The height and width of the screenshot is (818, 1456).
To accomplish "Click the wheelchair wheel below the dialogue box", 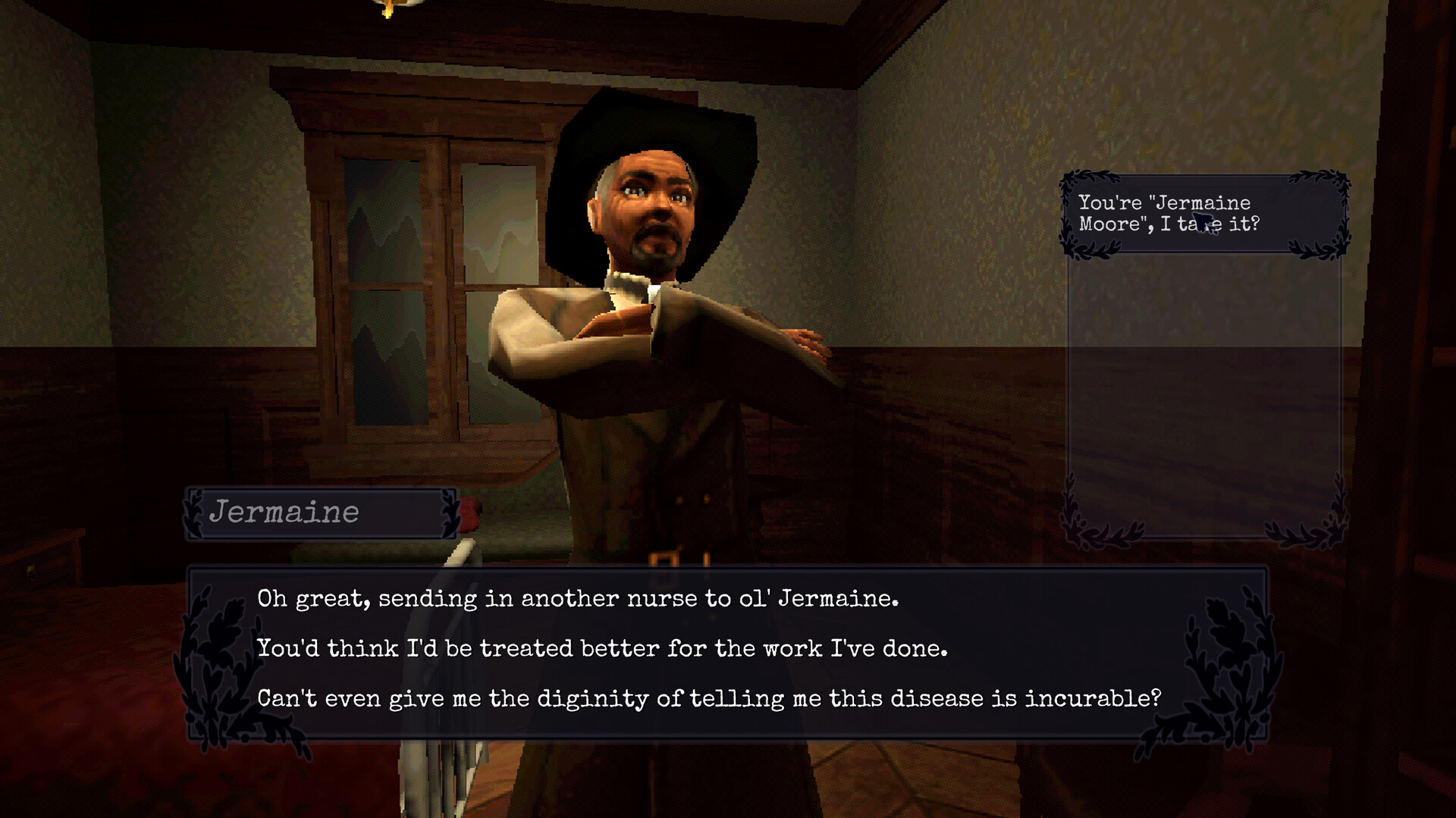I will click(x=440, y=773).
